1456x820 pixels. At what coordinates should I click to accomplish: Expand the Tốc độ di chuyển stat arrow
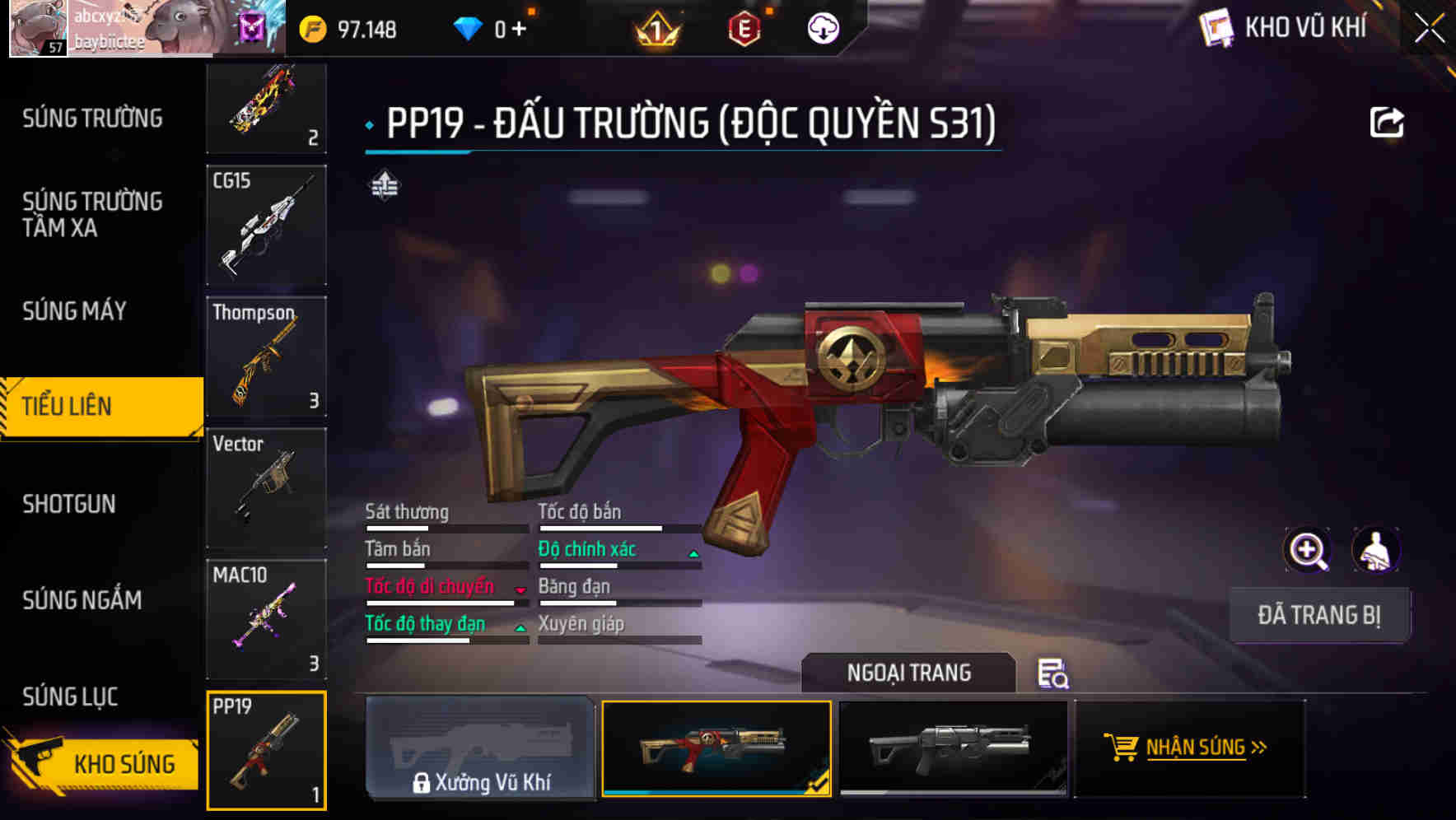(x=520, y=589)
